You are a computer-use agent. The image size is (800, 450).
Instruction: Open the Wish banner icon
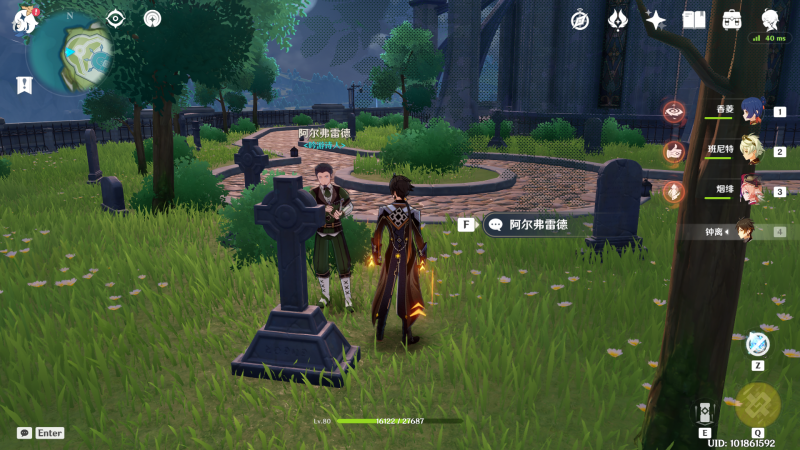(x=618, y=20)
